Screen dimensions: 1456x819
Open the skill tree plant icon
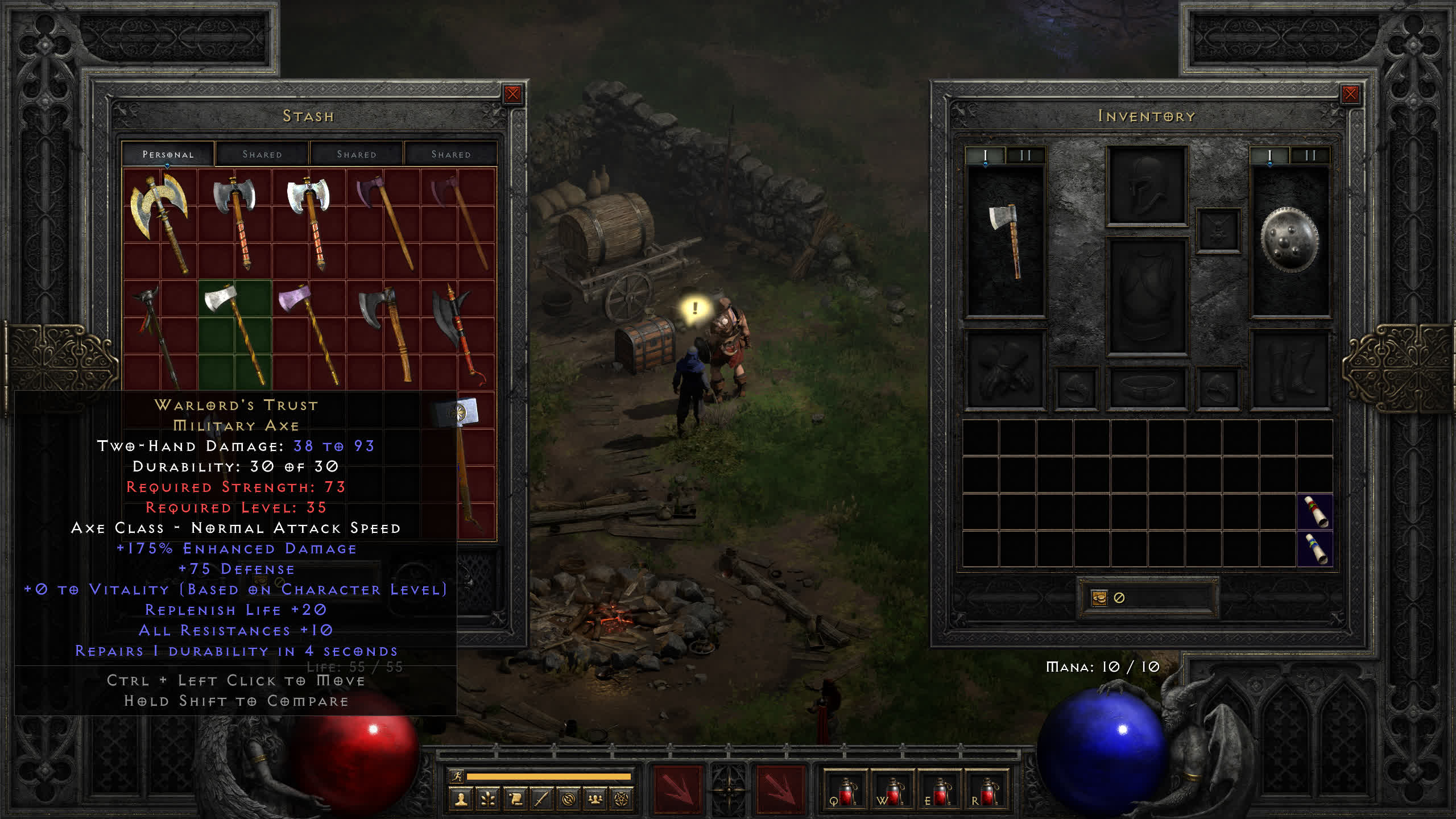[488, 800]
